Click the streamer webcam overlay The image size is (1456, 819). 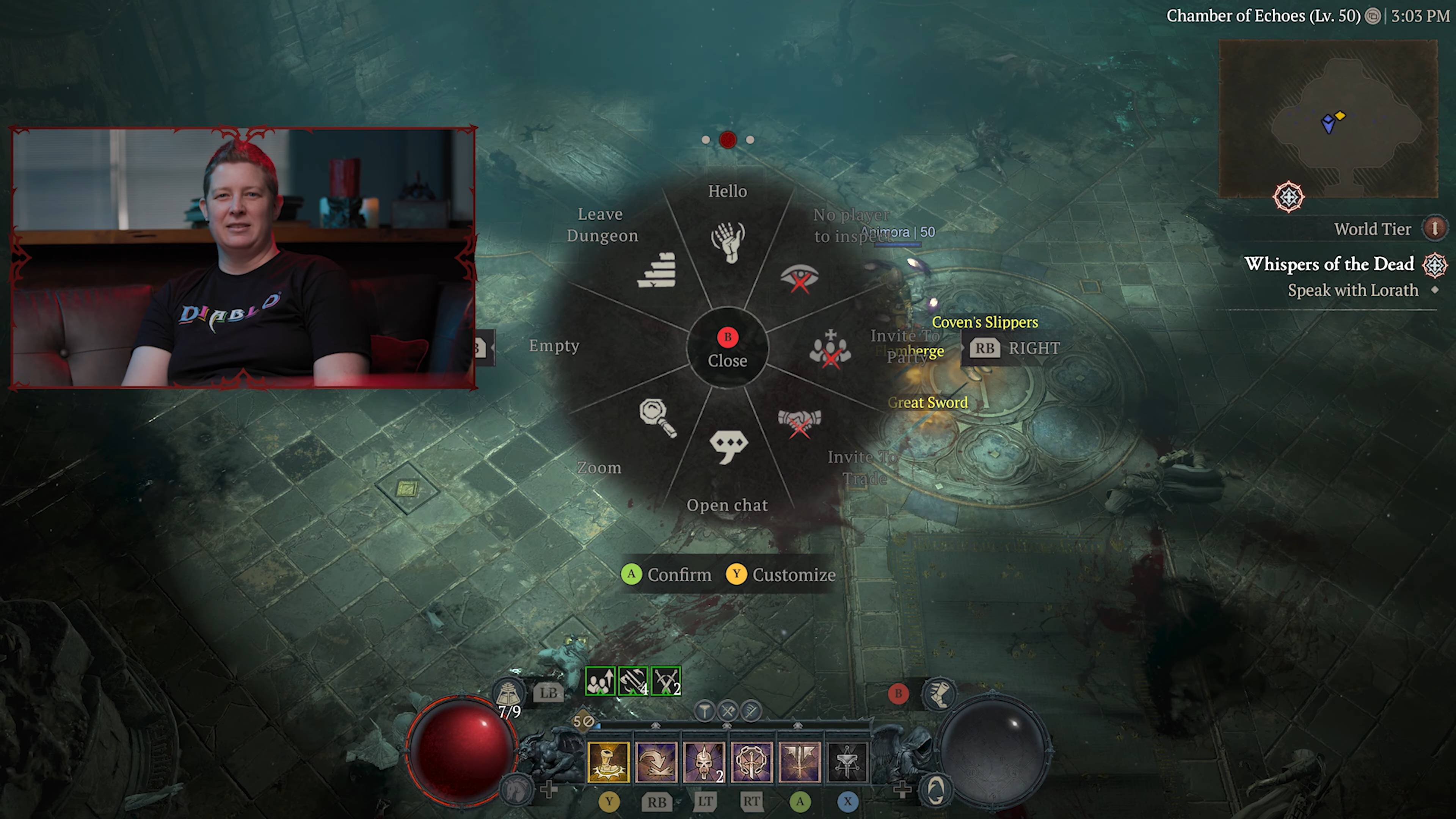coord(243,258)
